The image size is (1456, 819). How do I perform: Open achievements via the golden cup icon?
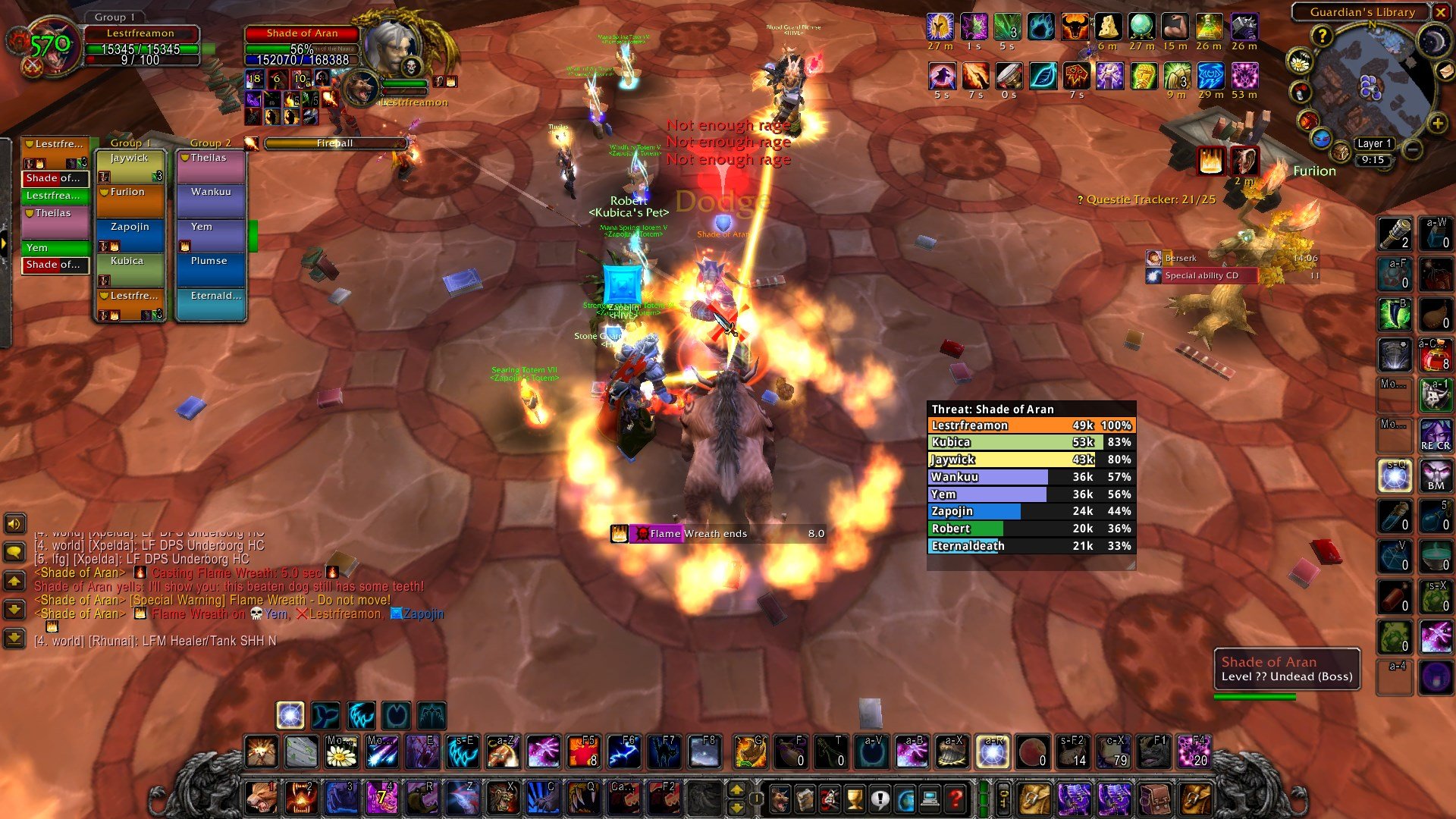[x=855, y=797]
